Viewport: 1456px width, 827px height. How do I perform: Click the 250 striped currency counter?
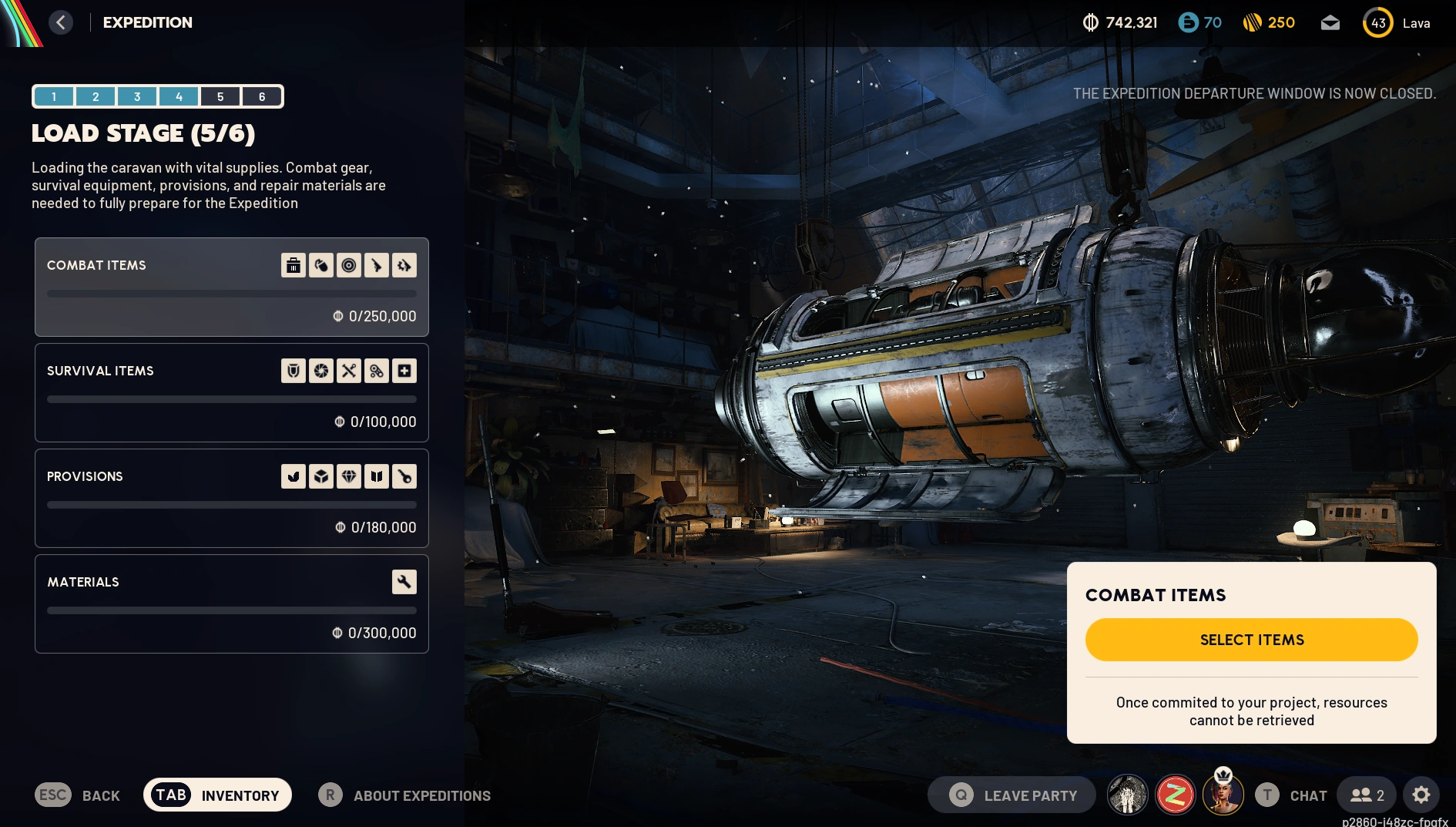(x=1269, y=23)
